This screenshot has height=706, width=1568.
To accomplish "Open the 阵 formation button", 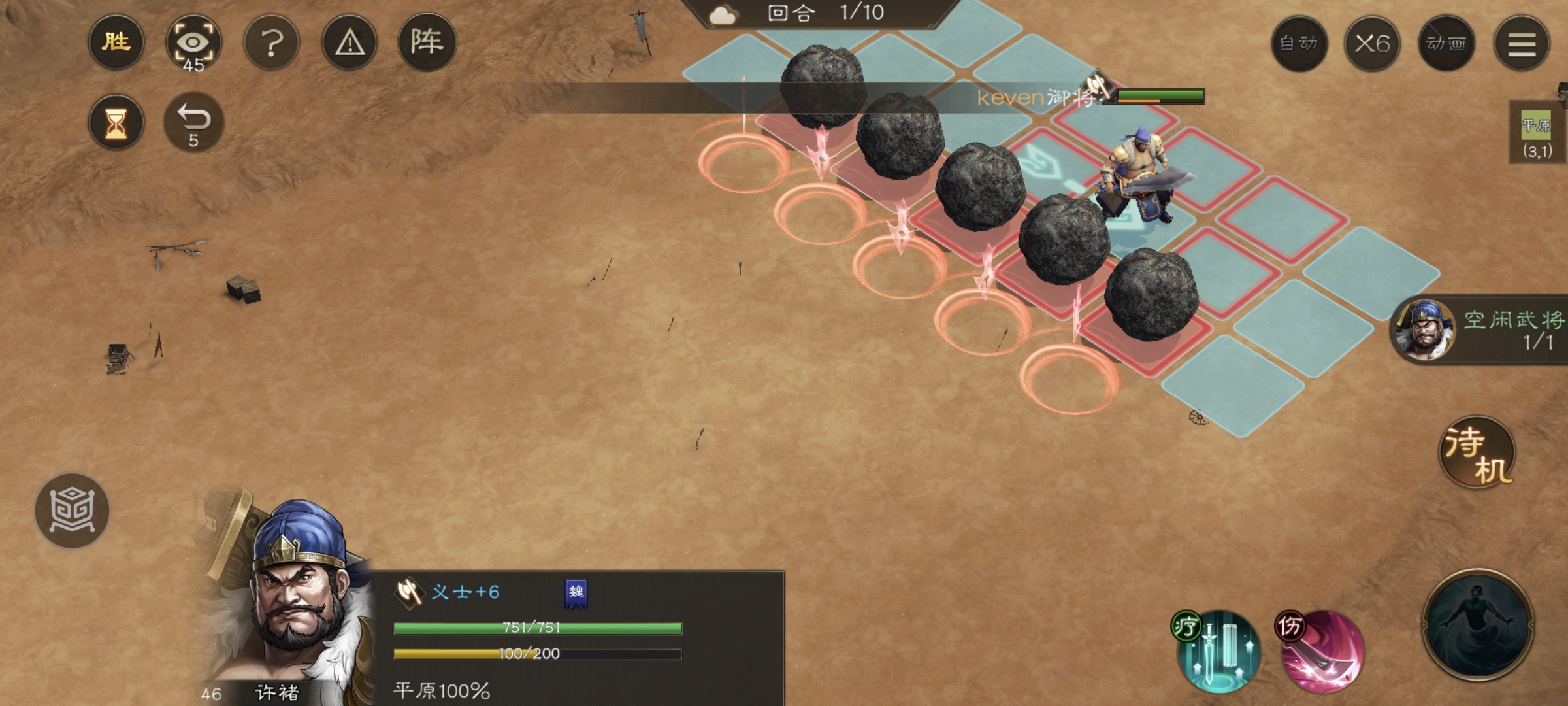I will pos(427,43).
